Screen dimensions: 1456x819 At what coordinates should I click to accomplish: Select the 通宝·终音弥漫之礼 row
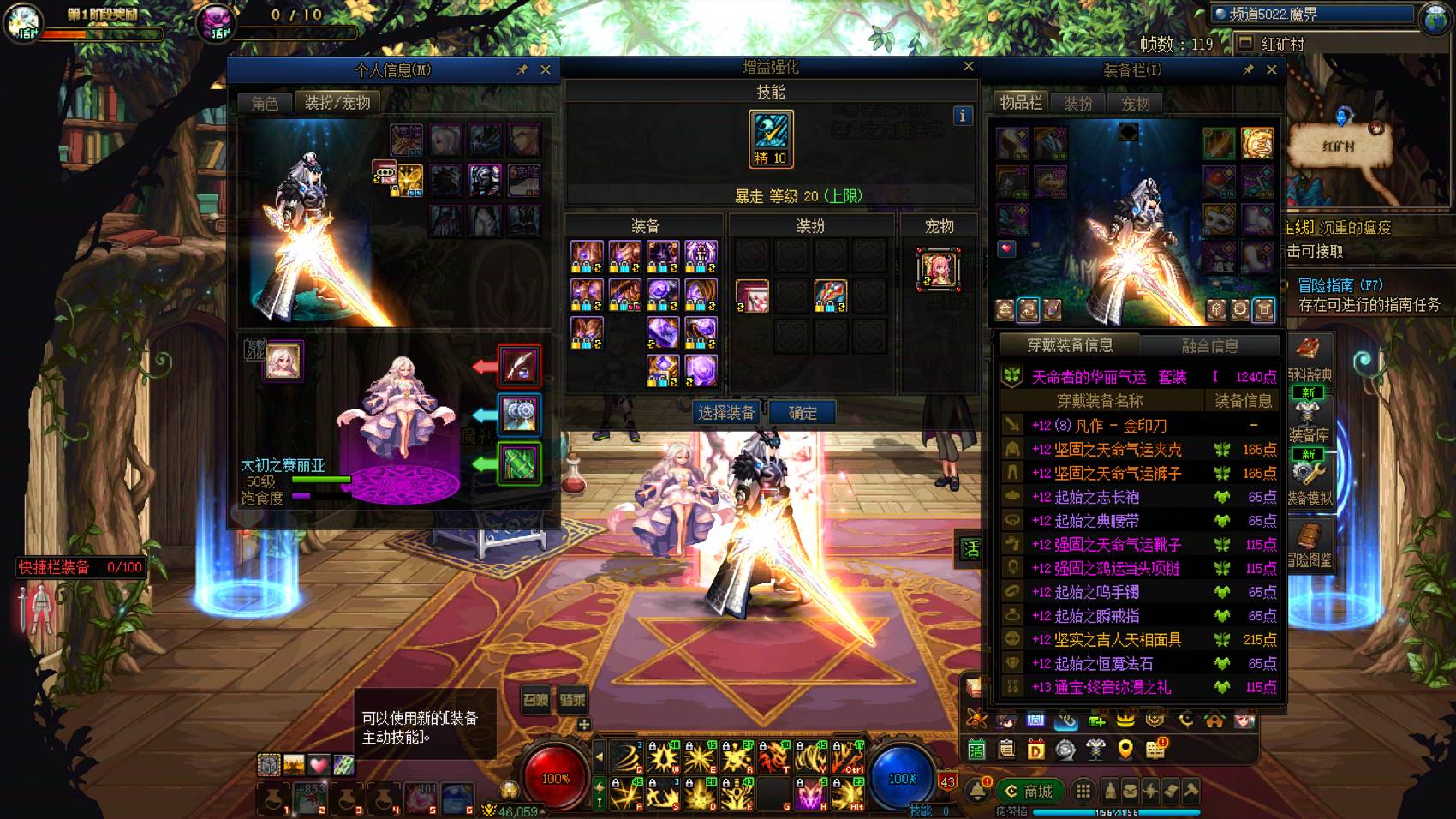[1139, 687]
